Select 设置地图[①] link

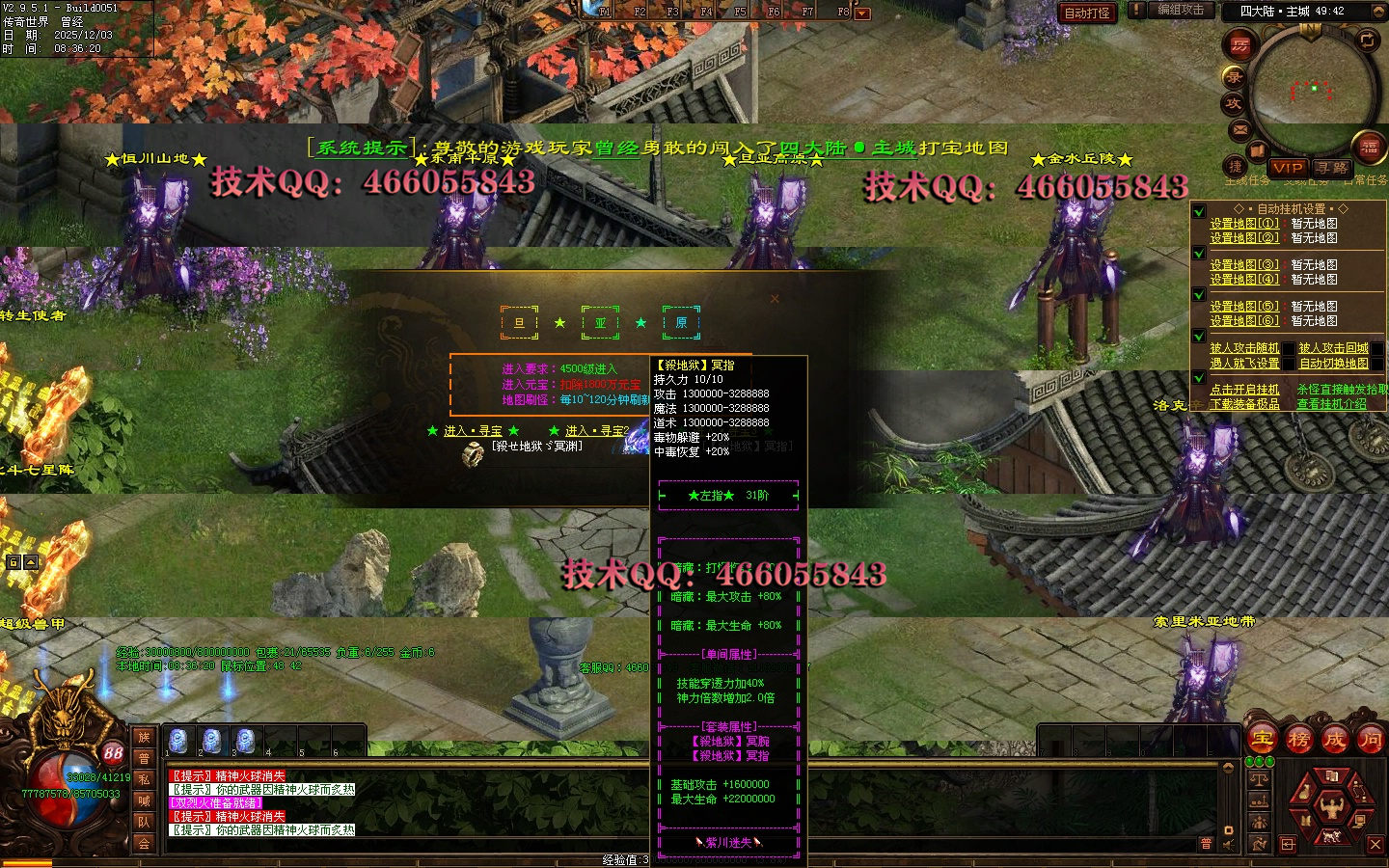[x=1244, y=224]
